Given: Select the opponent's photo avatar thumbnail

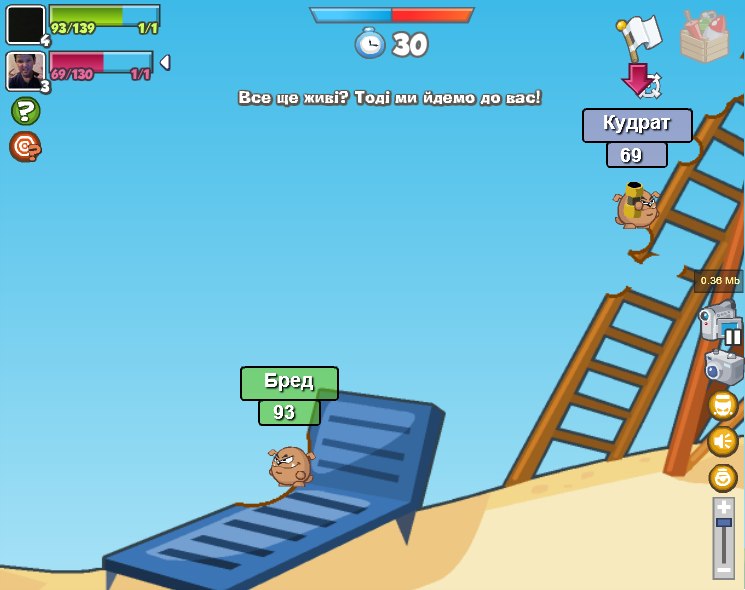Looking at the screenshot, I should [25, 71].
